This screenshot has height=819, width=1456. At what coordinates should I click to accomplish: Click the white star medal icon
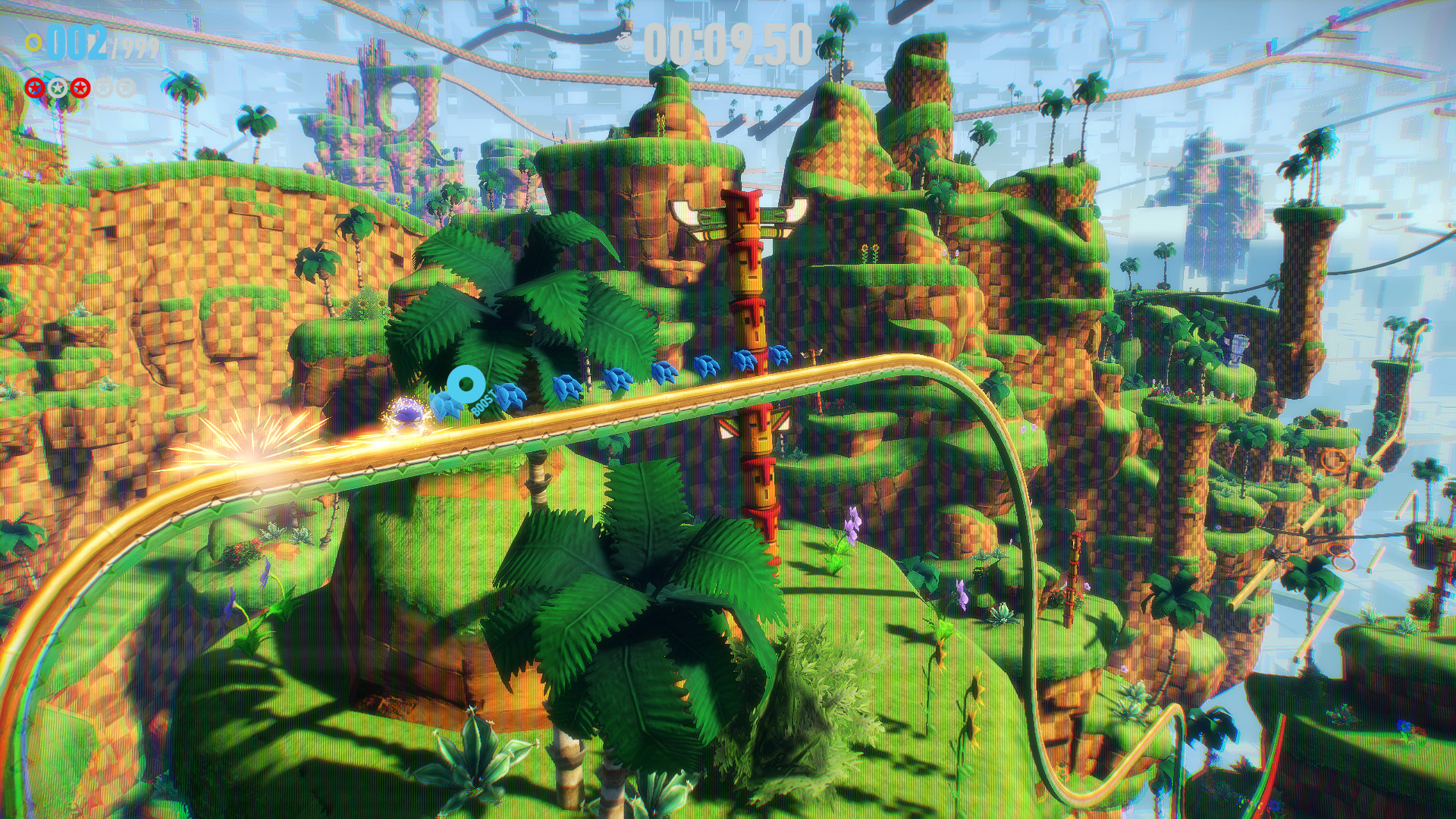(x=57, y=88)
